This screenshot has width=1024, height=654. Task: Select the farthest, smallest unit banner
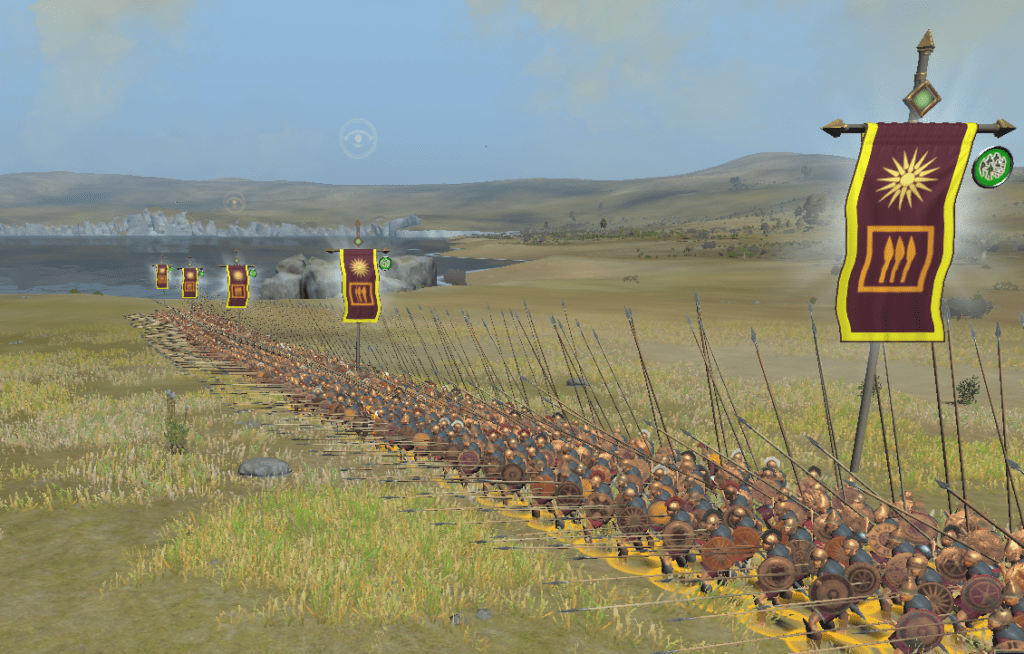162,276
